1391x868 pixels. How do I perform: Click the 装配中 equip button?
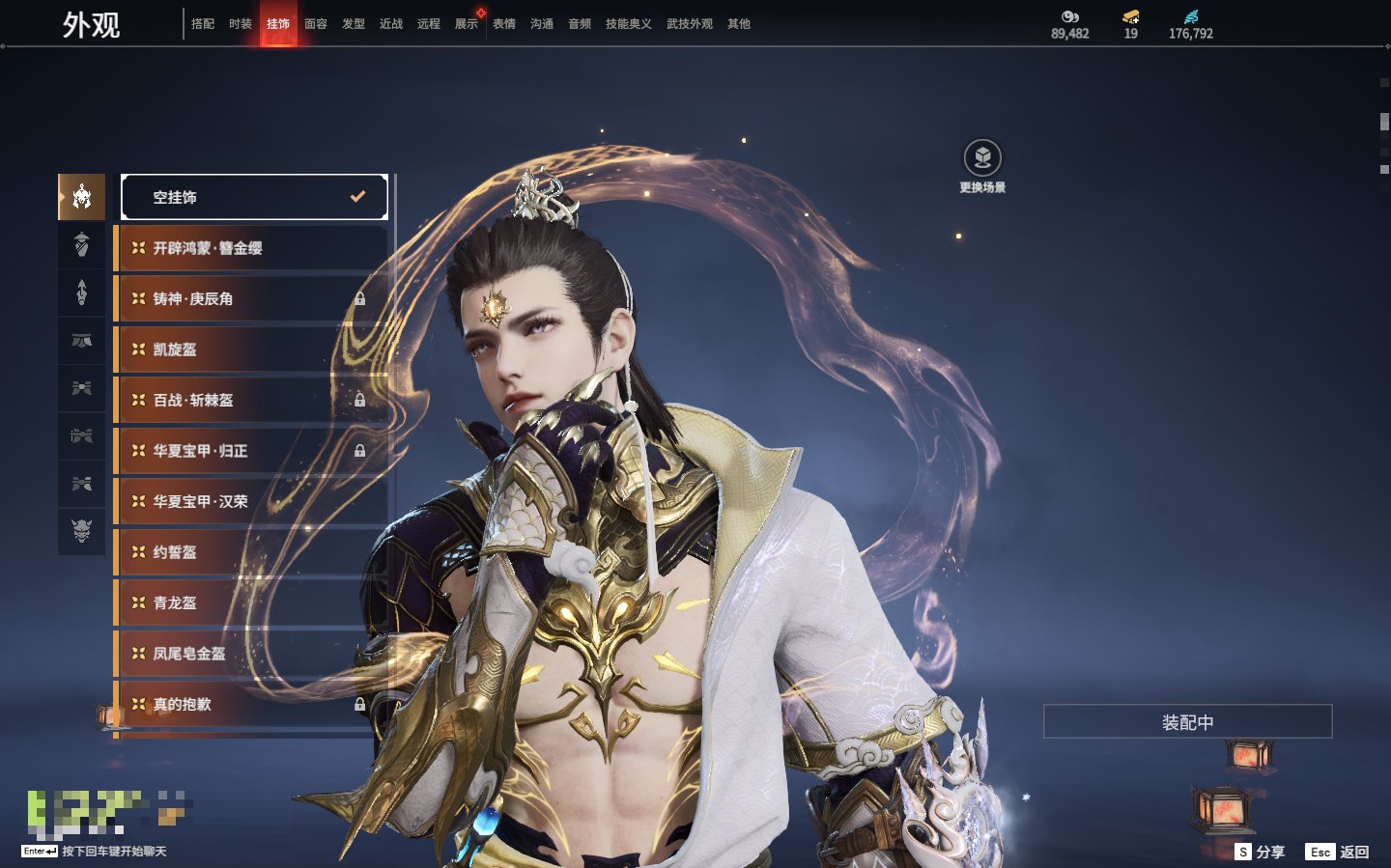pos(1187,722)
